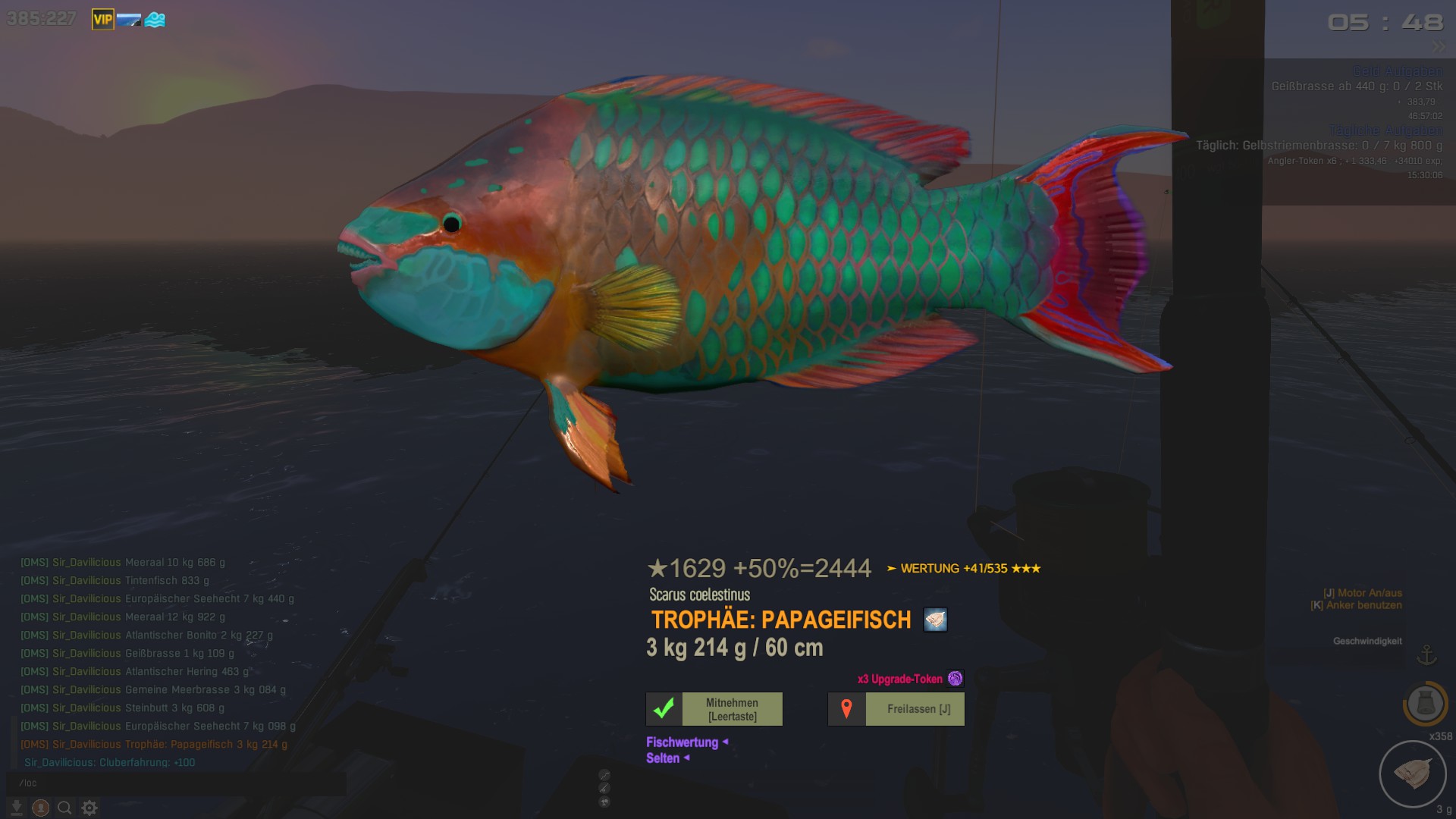
Task: Select the fish bait slot showing 3 g
Action: [1413, 774]
